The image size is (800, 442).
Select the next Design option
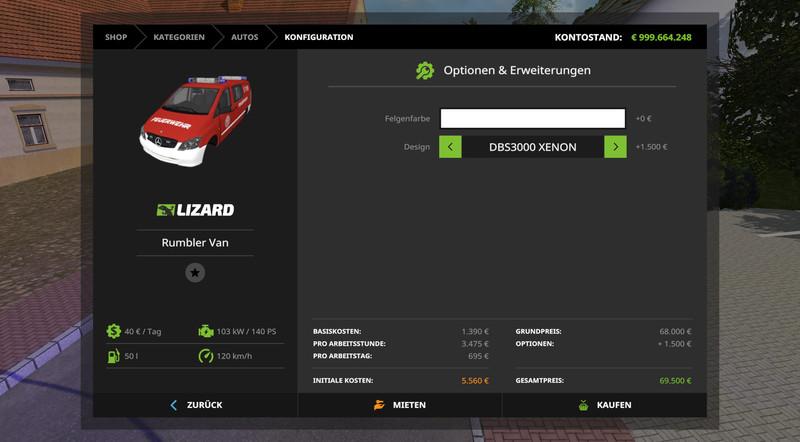[616, 147]
